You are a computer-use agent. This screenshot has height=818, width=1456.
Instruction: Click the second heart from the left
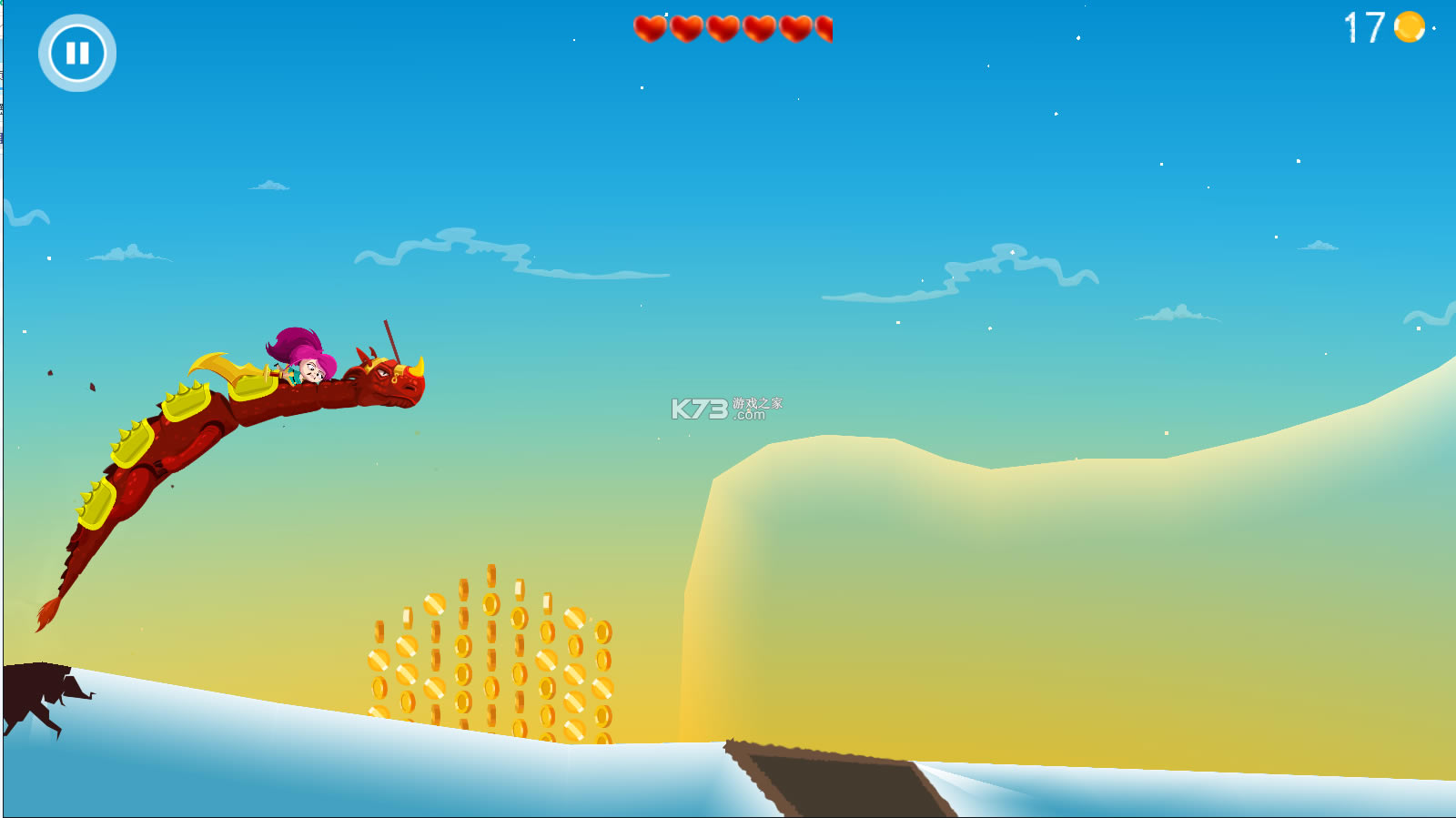pyautogui.click(x=685, y=28)
